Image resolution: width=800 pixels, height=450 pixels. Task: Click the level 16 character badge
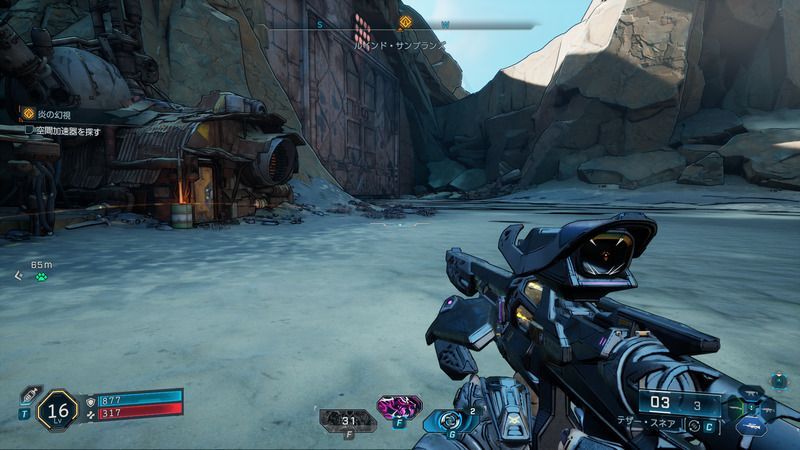56,410
